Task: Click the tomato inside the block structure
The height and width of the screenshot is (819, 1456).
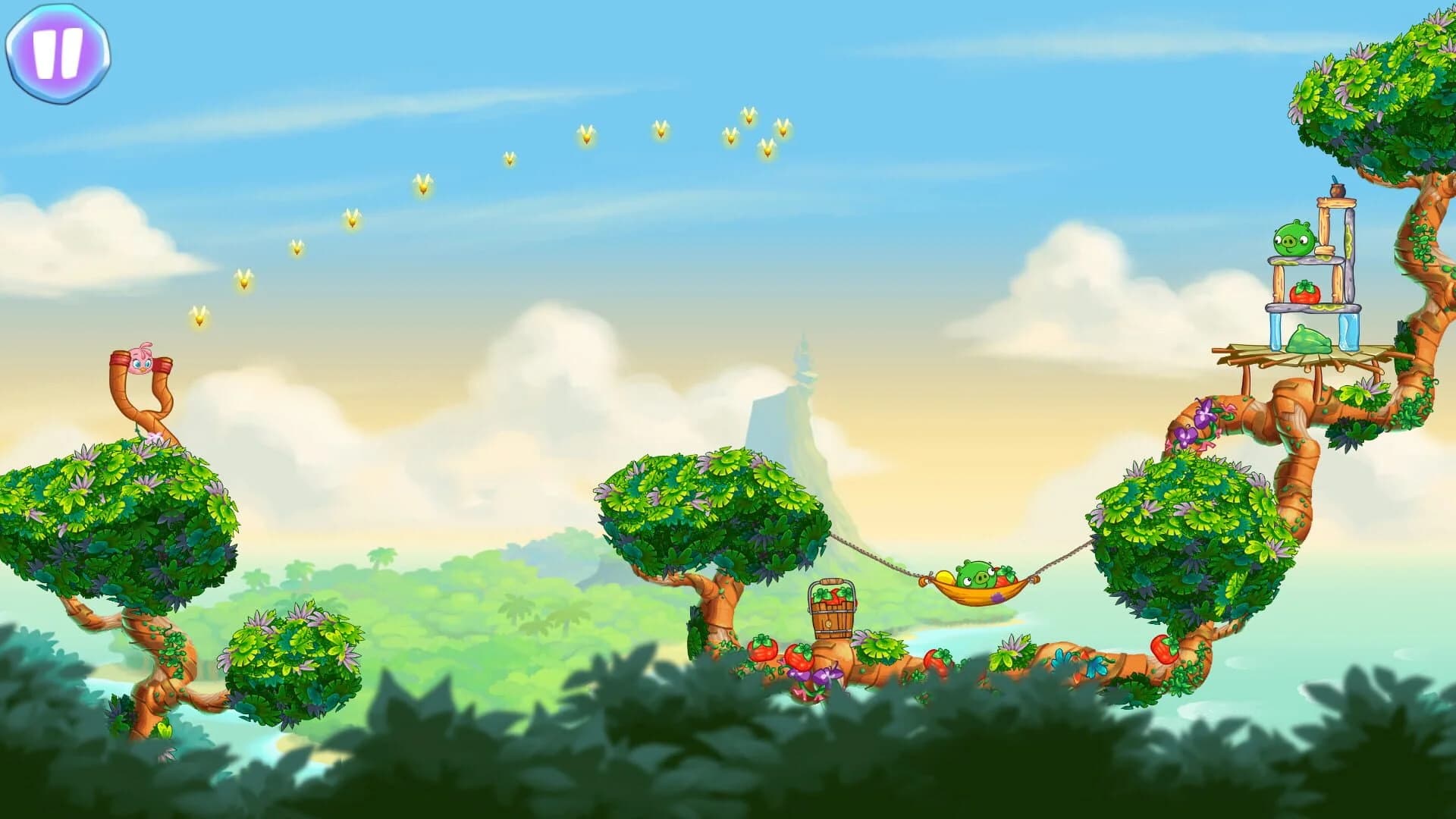Action: tap(1306, 292)
